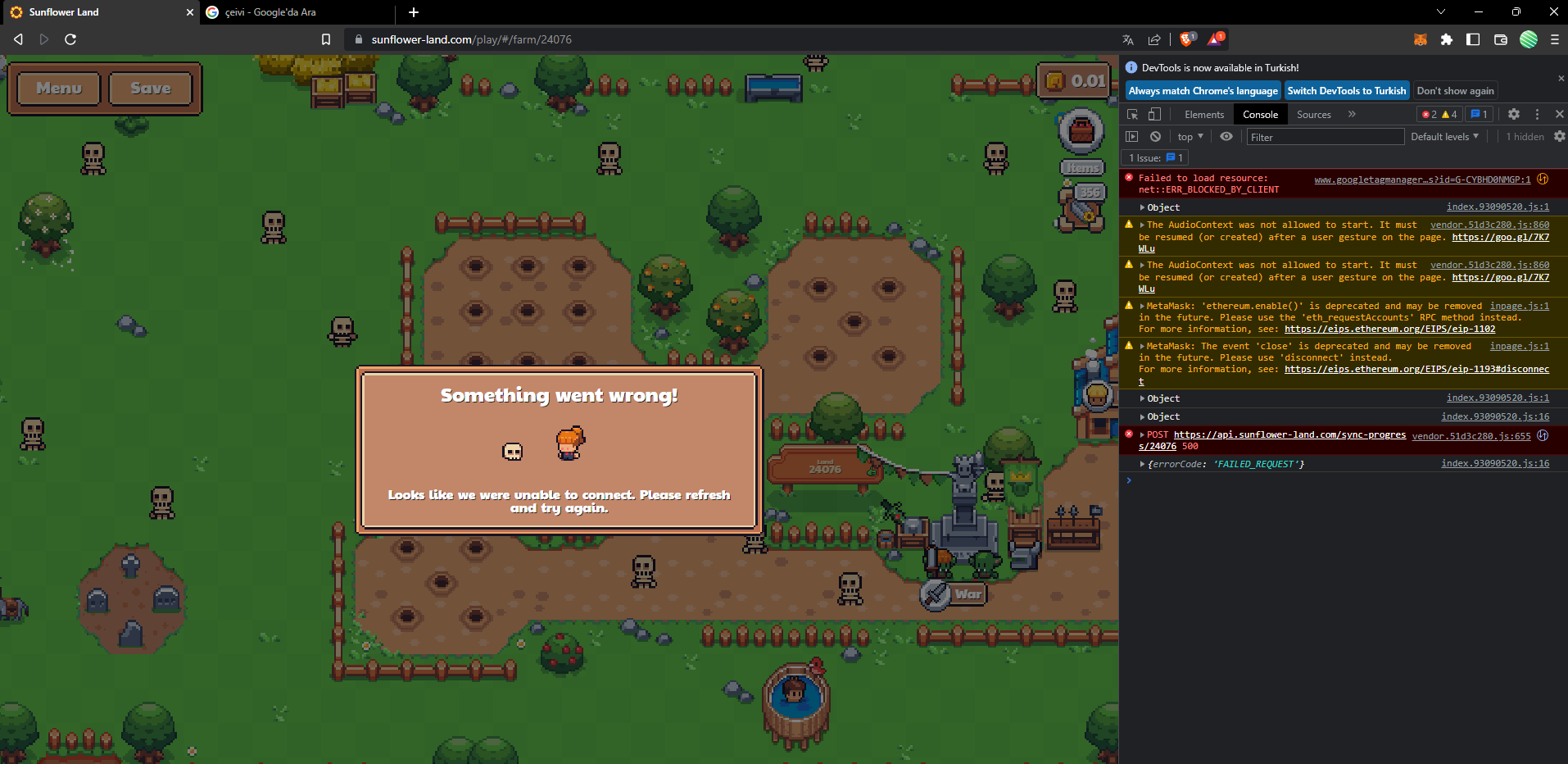Select the inspect element tool in DevTools
Image resolution: width=1568 pixels, height=764 pixels.
(1132, 114)
